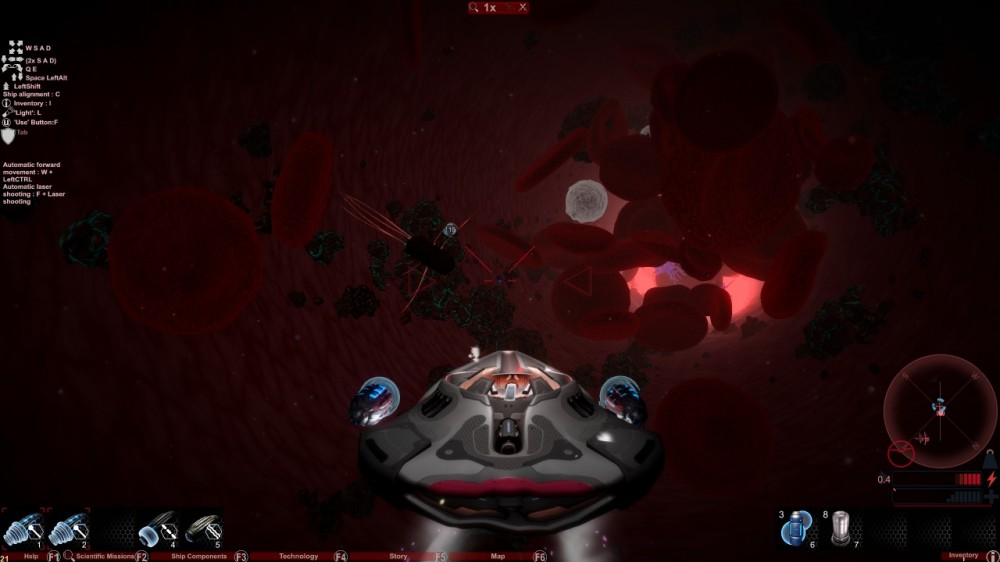Choose the dark ring item in slot 5
Screen dimensions: 1000x562
201,528
